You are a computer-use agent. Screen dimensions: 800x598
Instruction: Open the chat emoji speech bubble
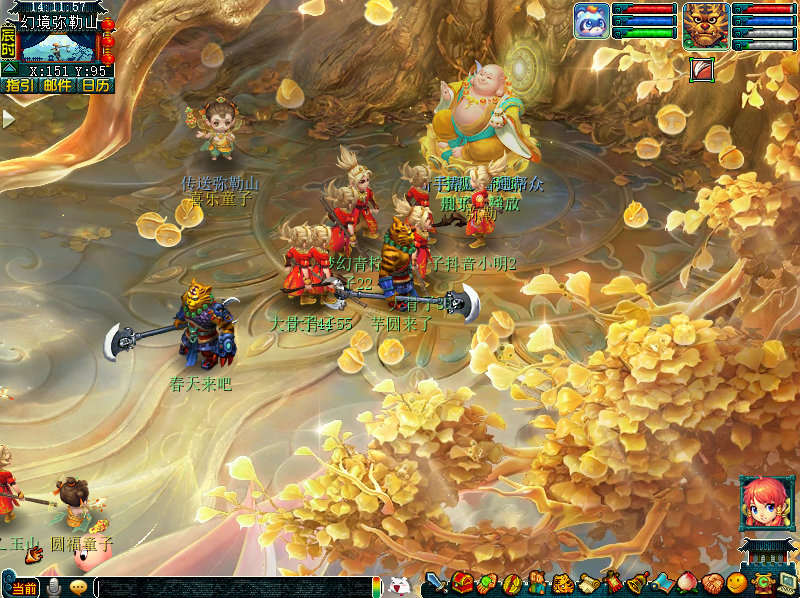click(78, 587)
